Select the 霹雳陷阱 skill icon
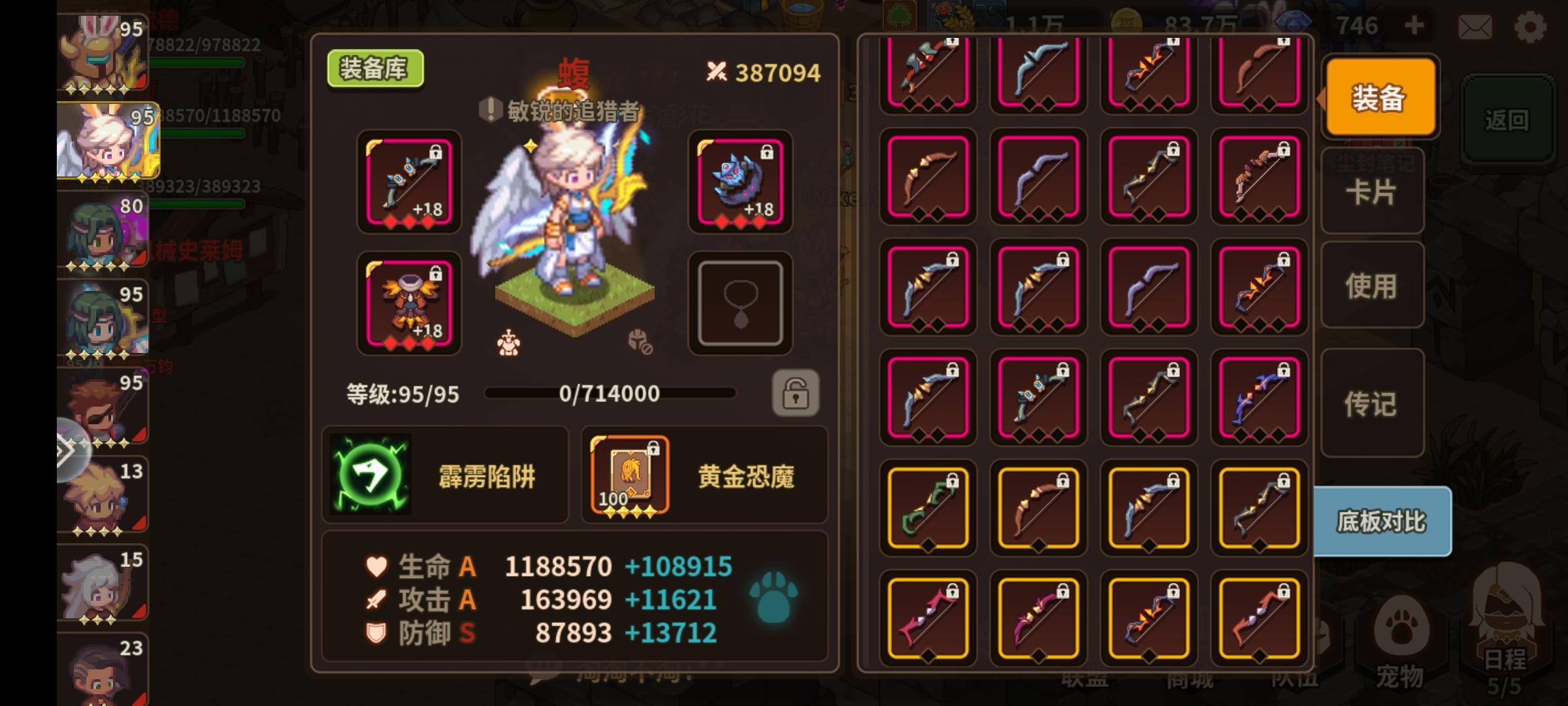 [x=372, y=475]
